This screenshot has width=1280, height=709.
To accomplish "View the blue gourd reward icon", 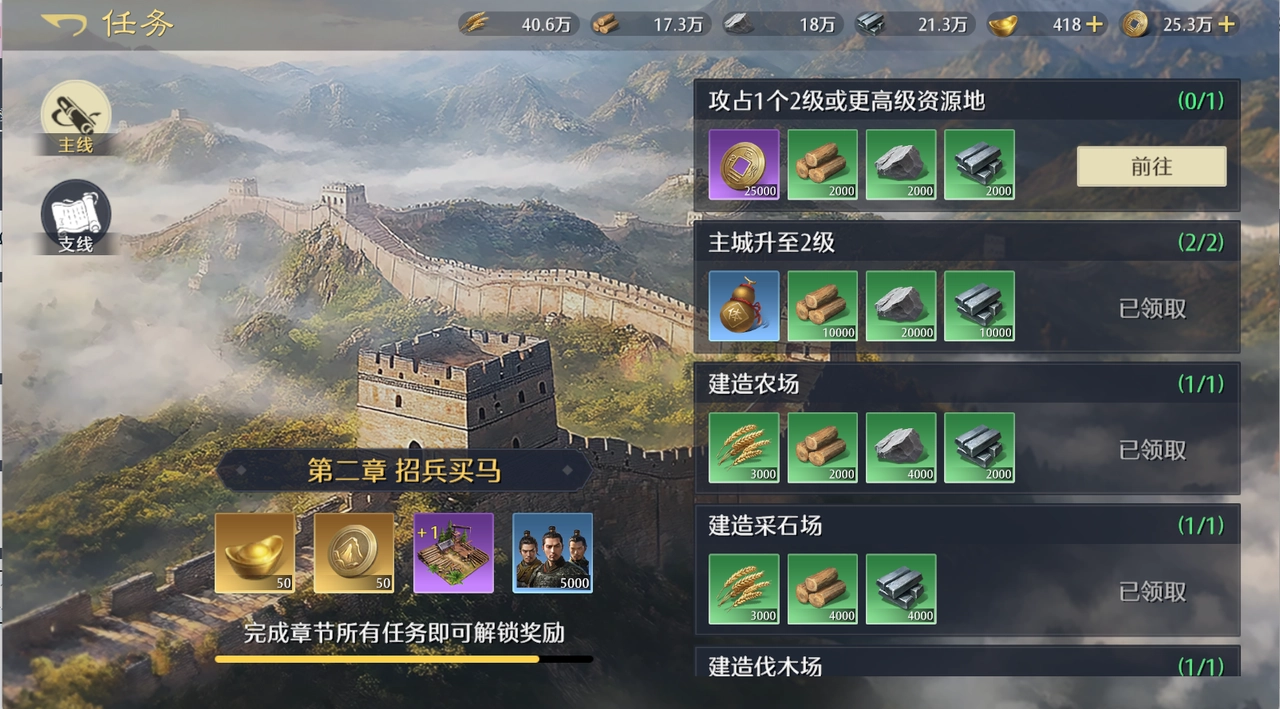I will (x=743, y=306).
